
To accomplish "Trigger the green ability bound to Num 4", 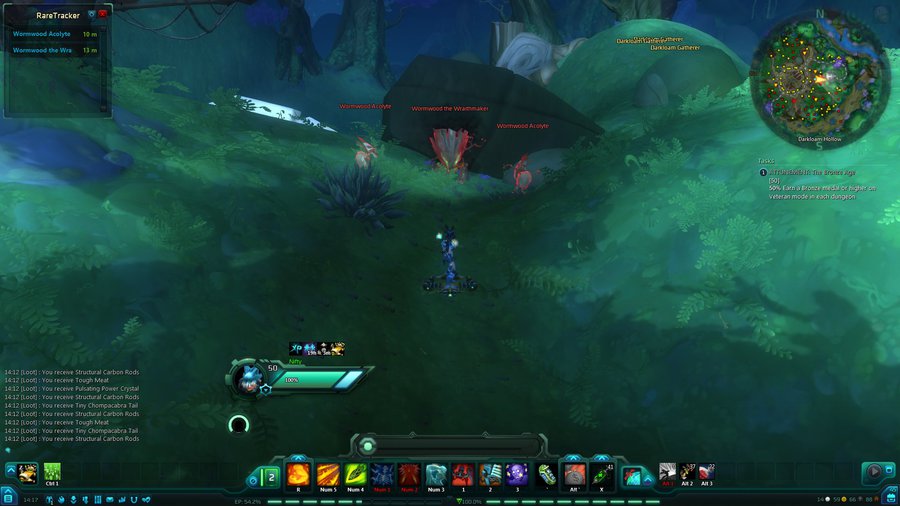I will [355, 474].
